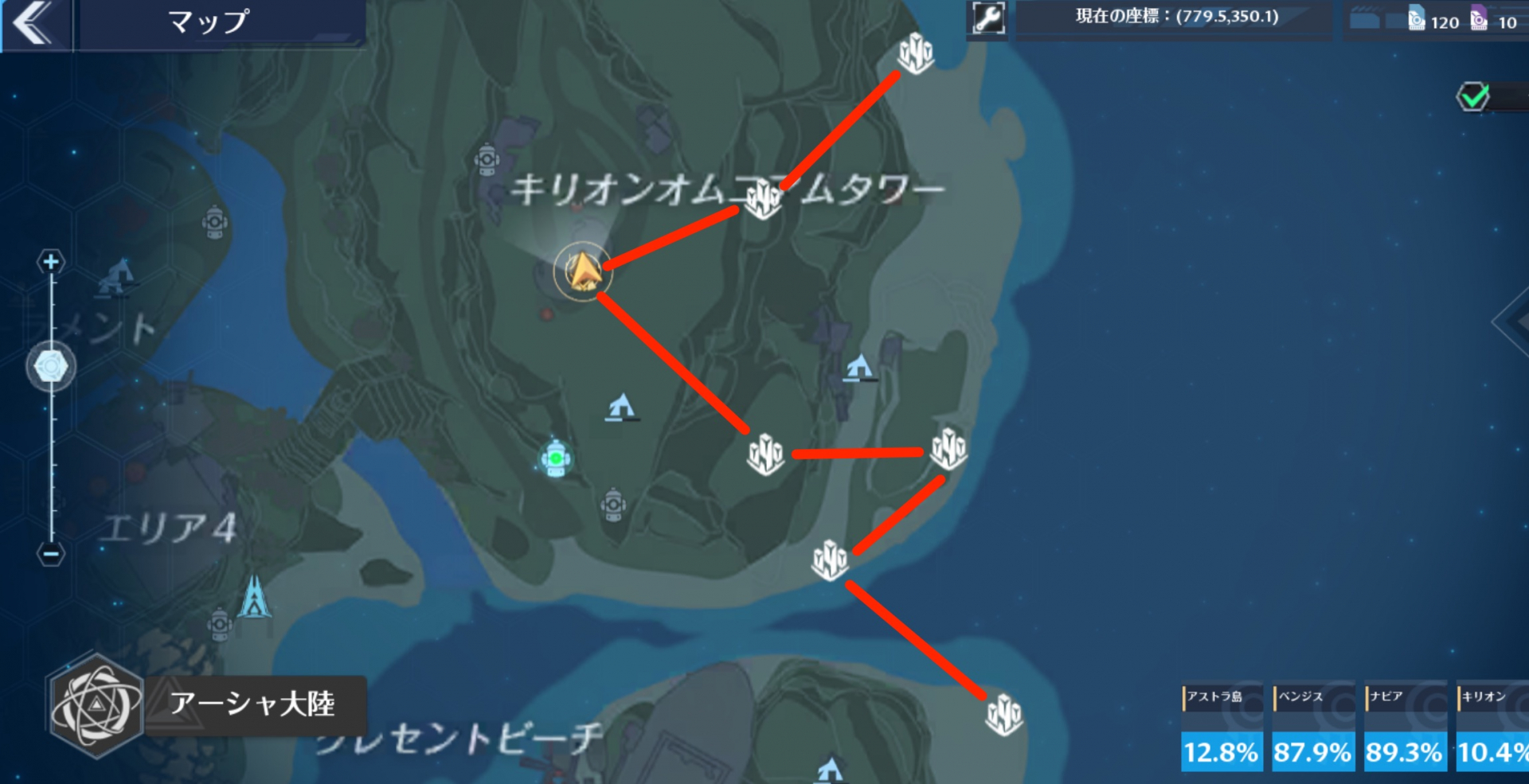Click the tent camp icon near map center
Screen dimensions: 1529x784
coord(620,406)
